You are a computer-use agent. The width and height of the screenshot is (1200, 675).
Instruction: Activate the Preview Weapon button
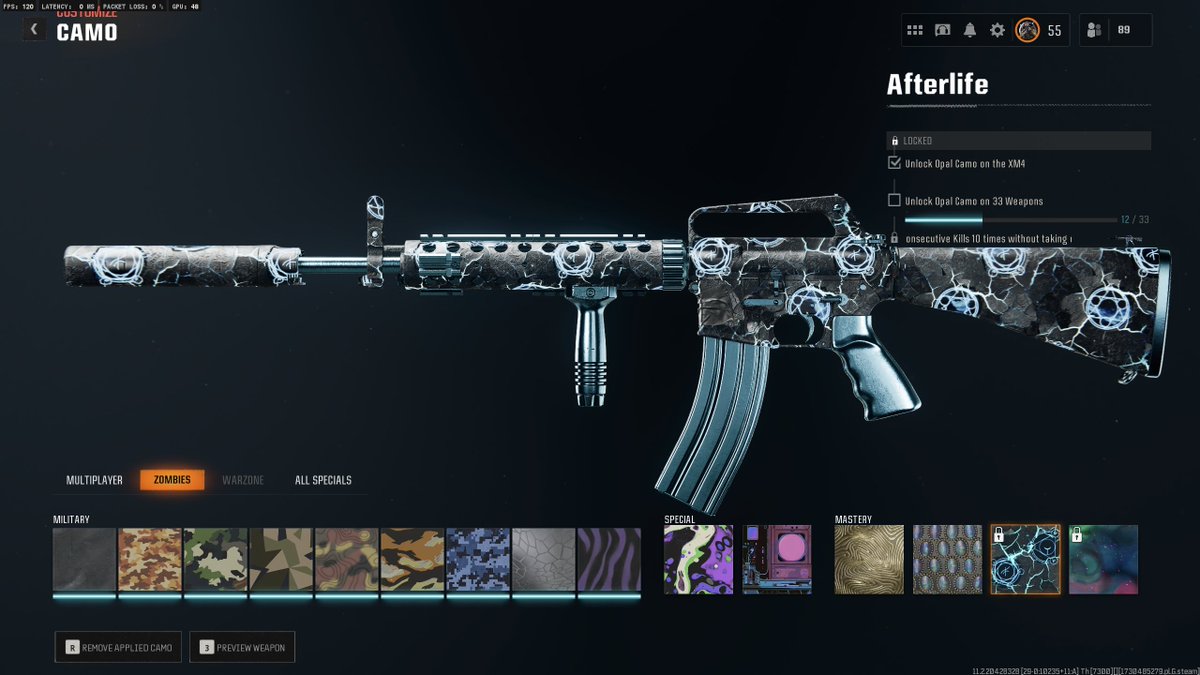(x=242, y=647)
